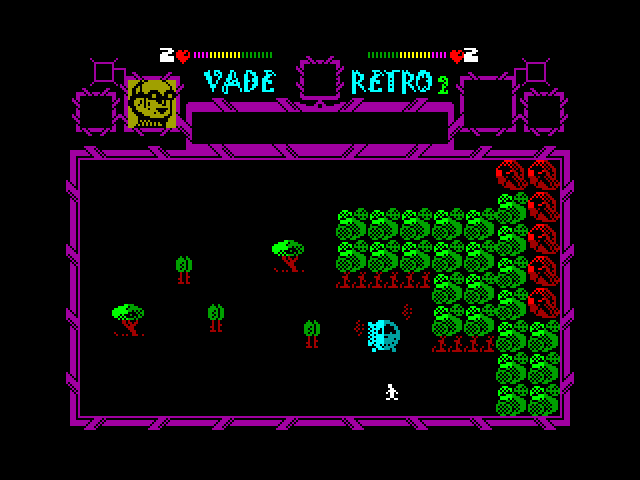Viewport: 640px width, 480px height.
Task: Click the black message panel under the title
Action: [319, 127]
